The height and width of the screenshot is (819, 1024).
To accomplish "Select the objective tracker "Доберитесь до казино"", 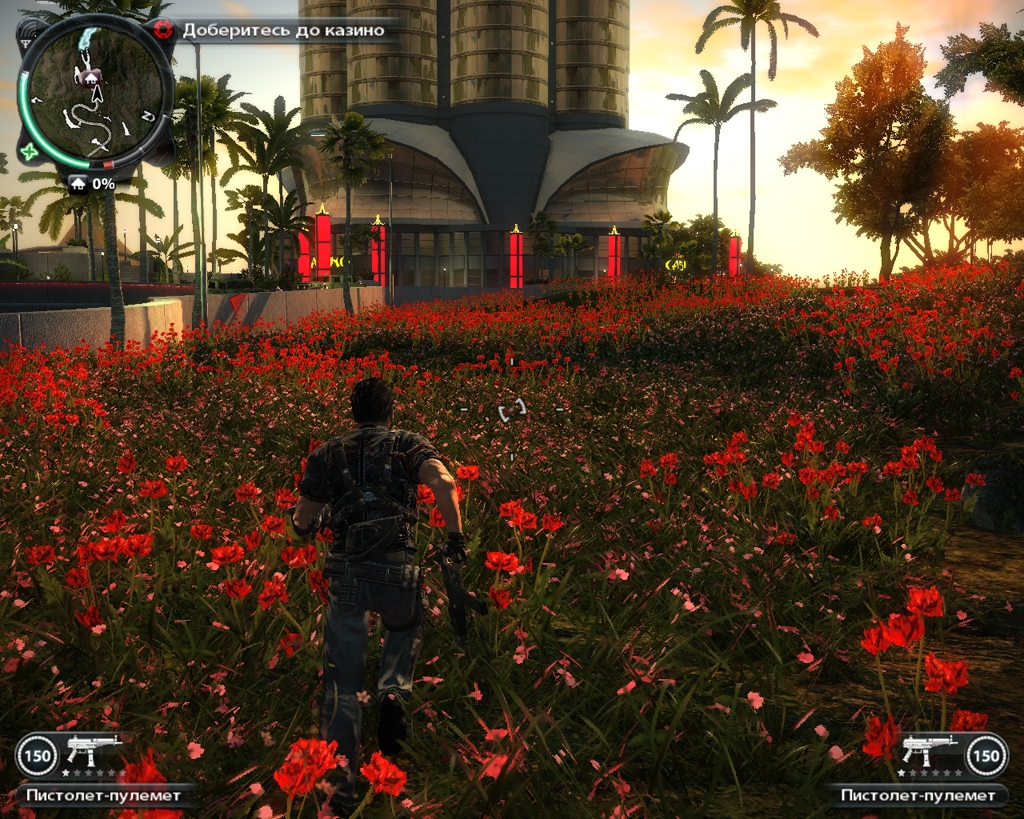I will (x=282, y=30).
